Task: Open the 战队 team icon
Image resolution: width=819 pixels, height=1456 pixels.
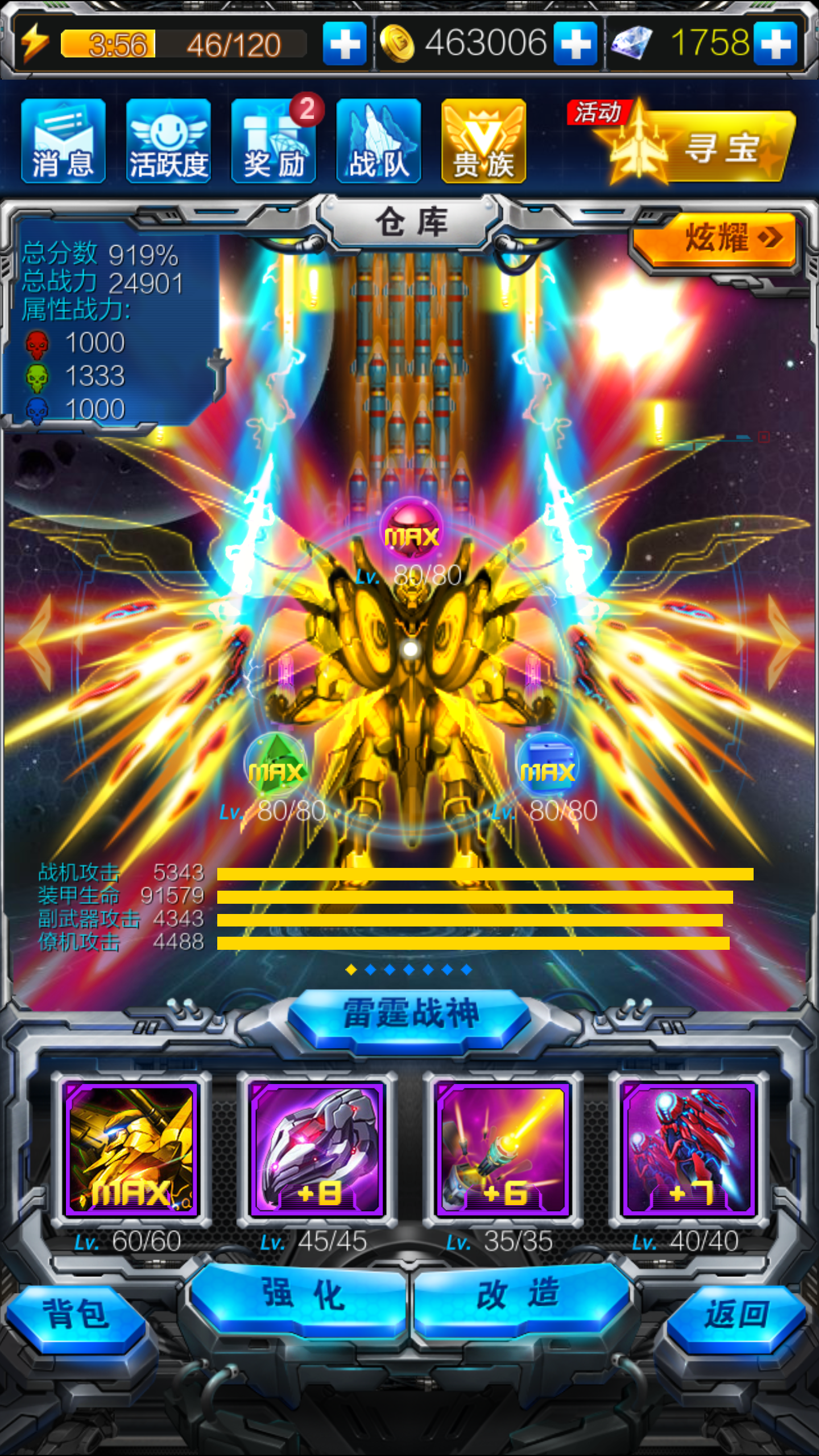Action: pos(379,140)
